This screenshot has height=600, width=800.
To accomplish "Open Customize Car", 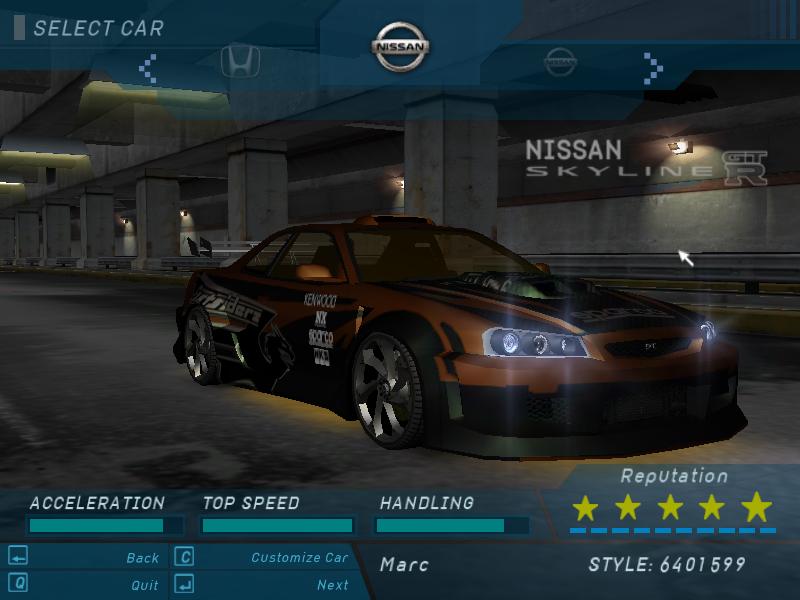I will tap(299, 558).
